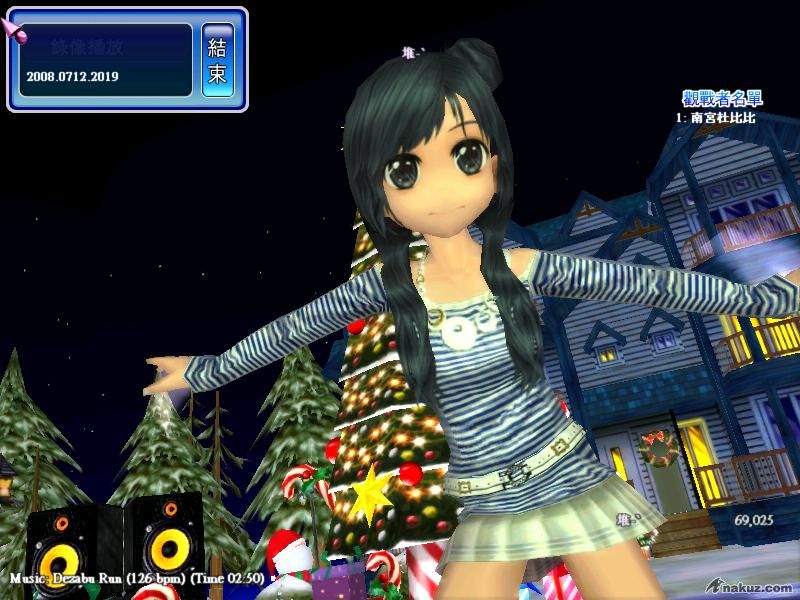
Task: Click the 結束 button to end replay
Action: [218, 60]
